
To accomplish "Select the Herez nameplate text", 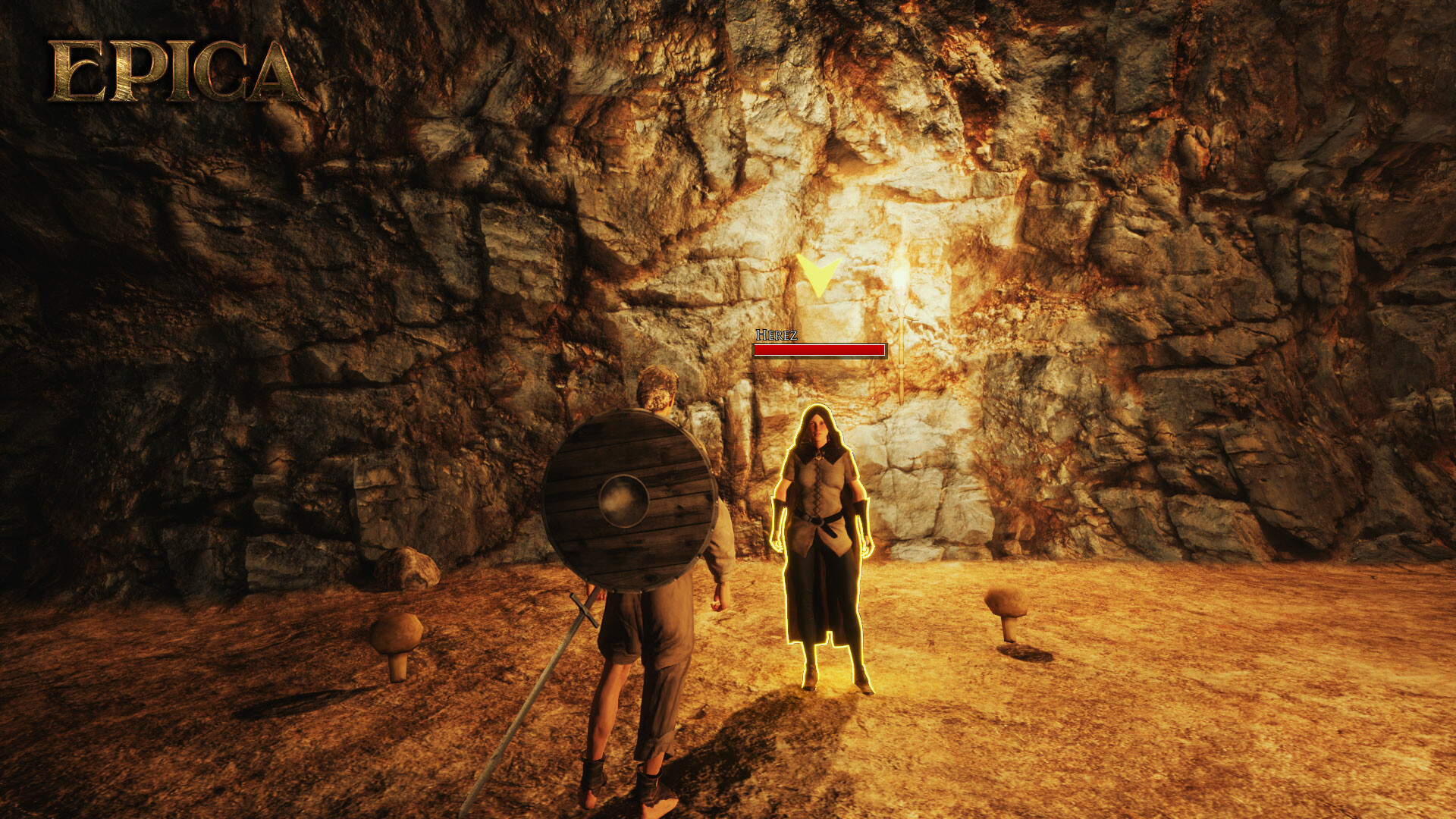I will [x=777, y=336].
